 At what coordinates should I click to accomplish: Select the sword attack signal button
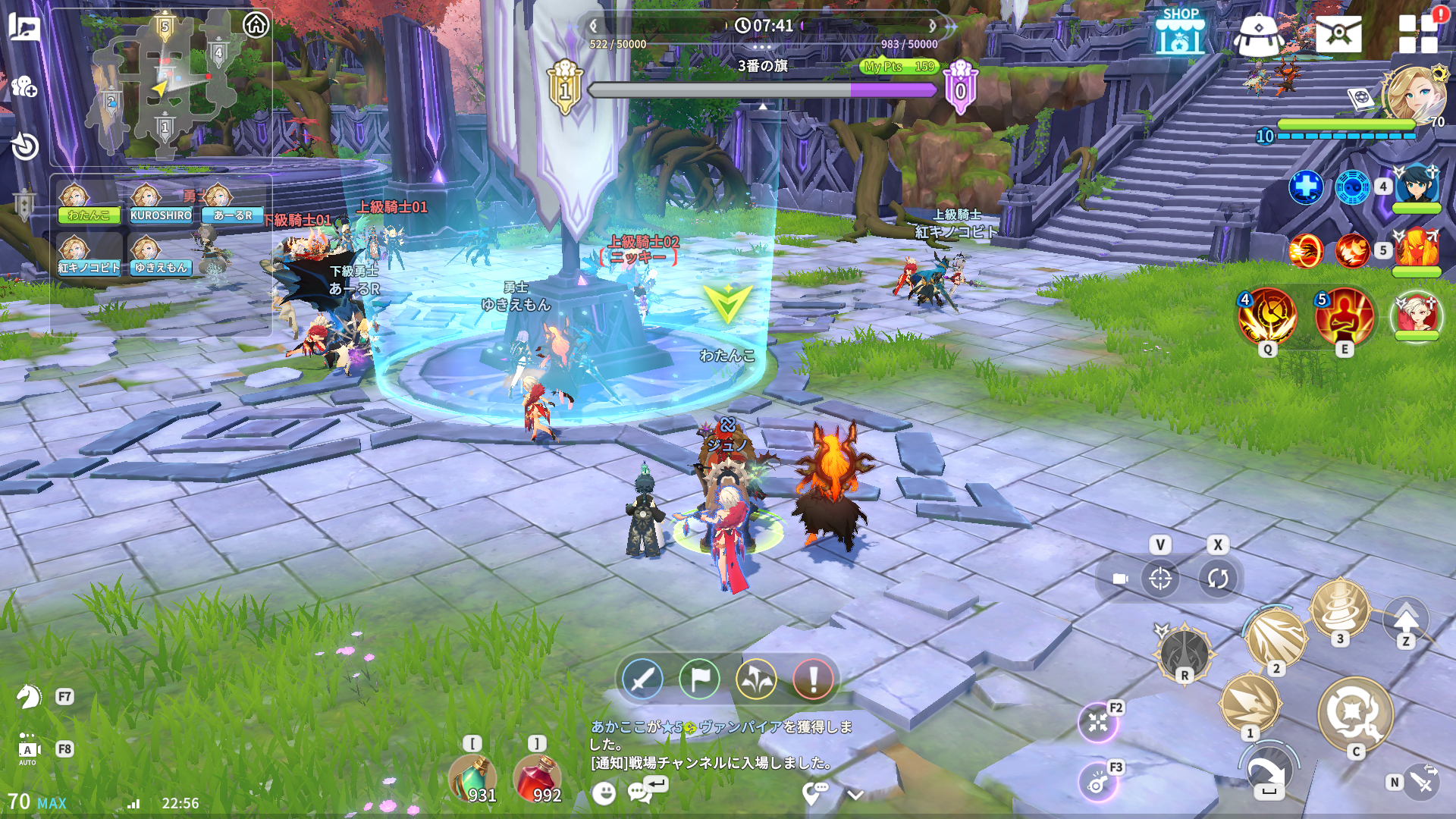point(642,679)
